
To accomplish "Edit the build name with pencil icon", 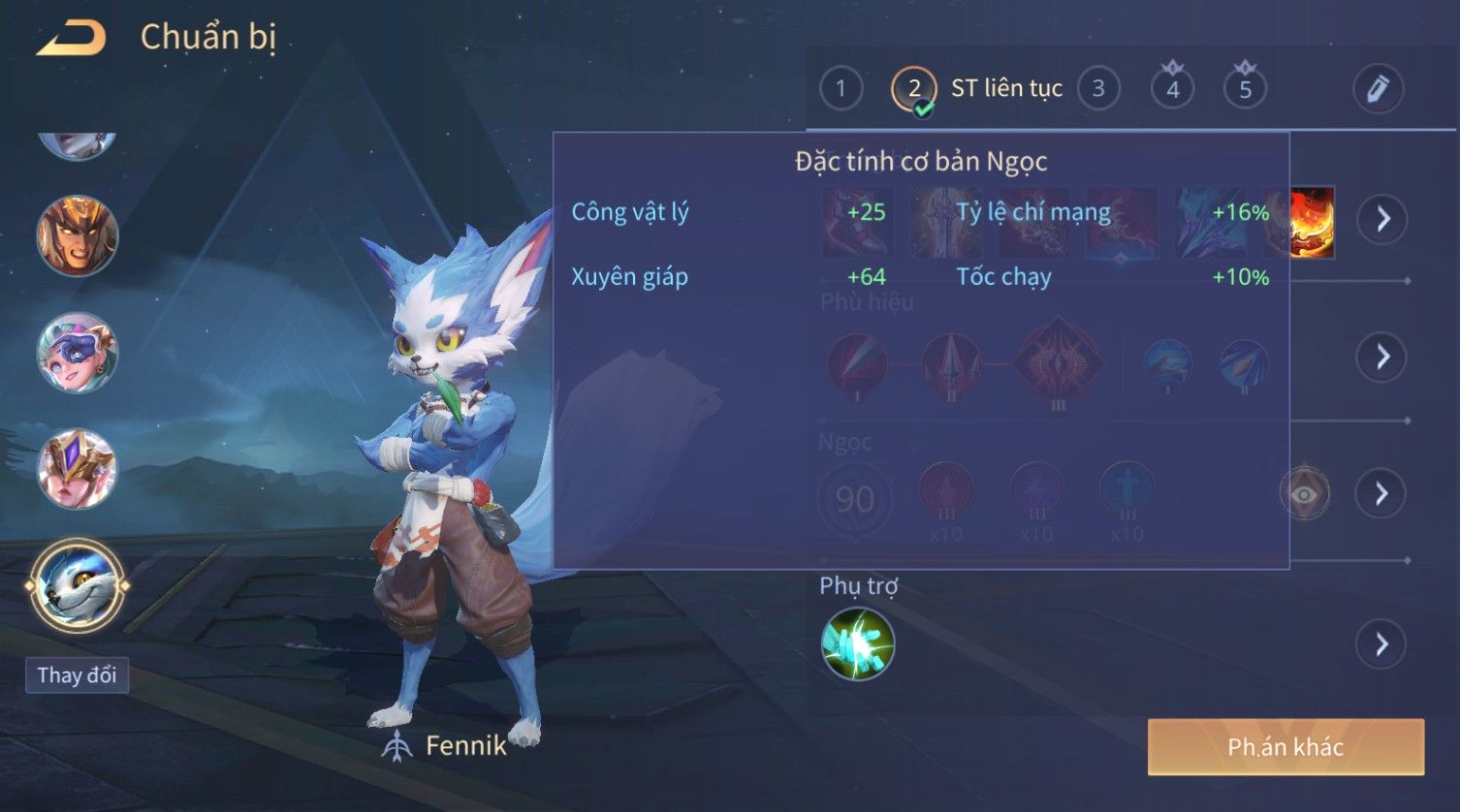I will pos(1378,89).
